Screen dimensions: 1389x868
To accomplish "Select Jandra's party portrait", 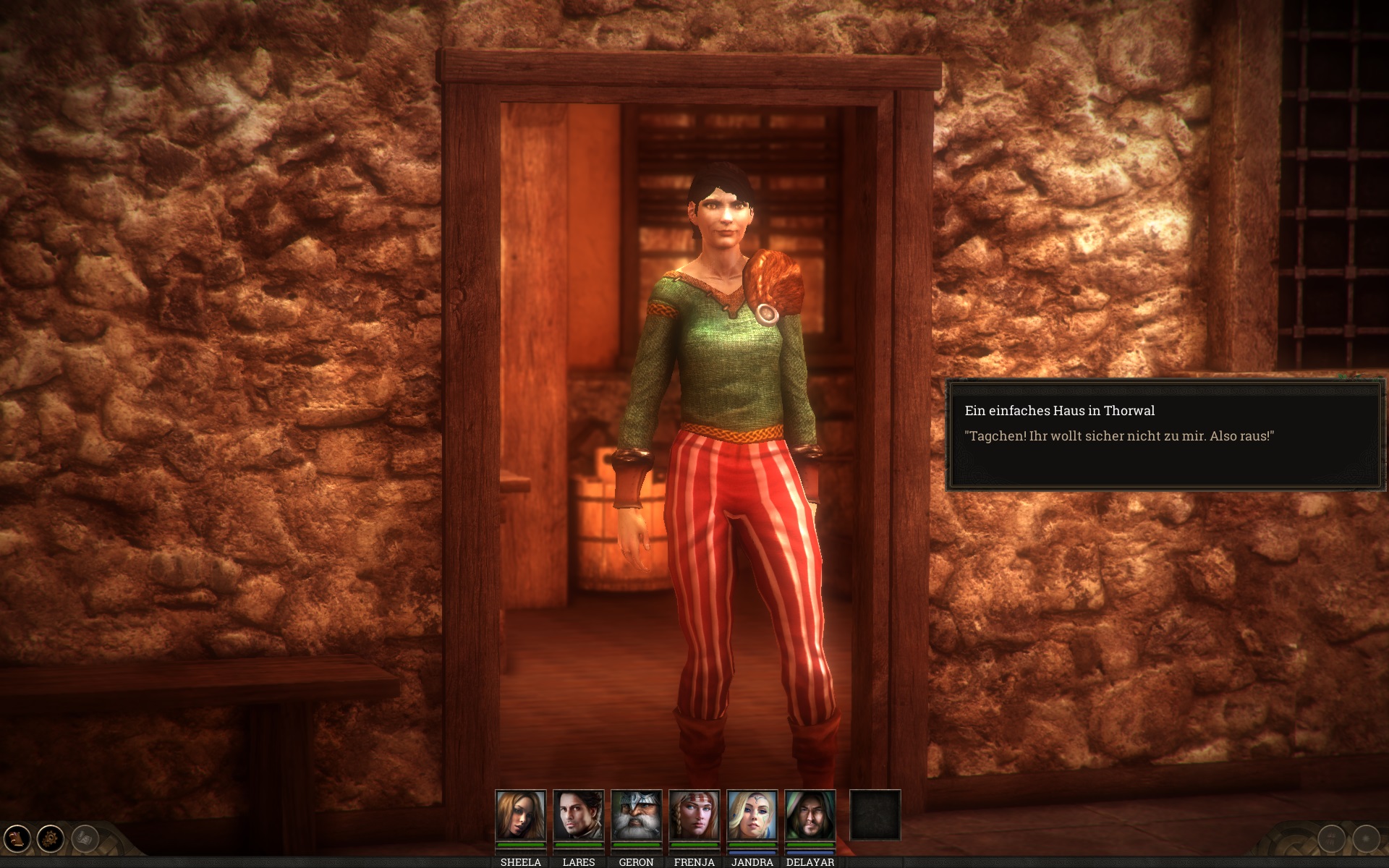I will point(752,815).
